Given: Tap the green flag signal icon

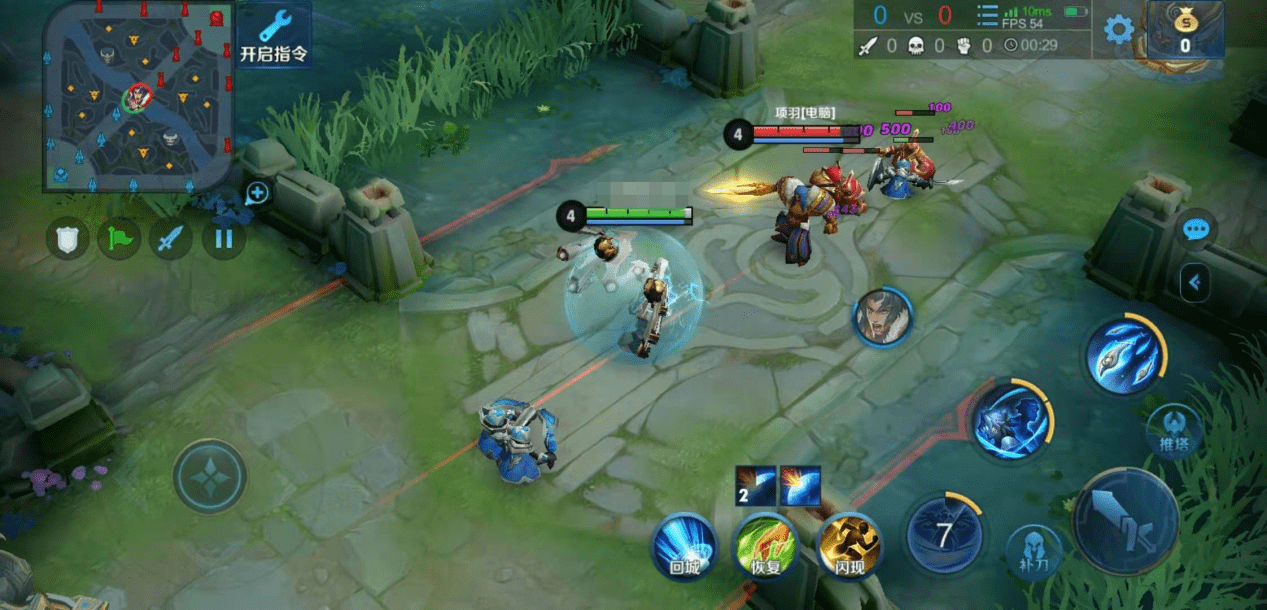Looking at the screenshot, I should [x=120, y=239].
